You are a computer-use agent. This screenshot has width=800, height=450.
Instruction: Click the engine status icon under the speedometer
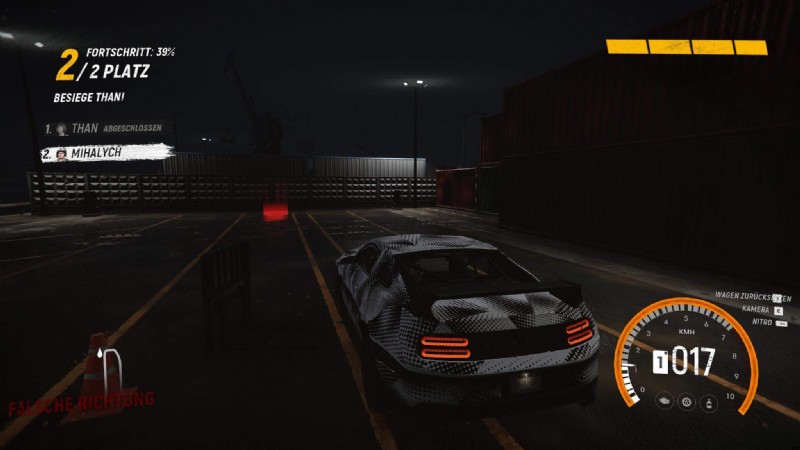tap(664, 402)
